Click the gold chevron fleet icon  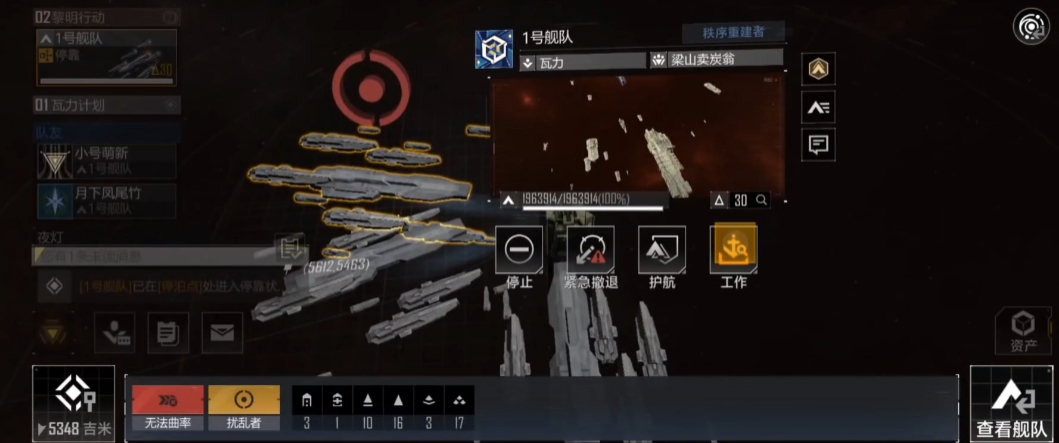818,68
